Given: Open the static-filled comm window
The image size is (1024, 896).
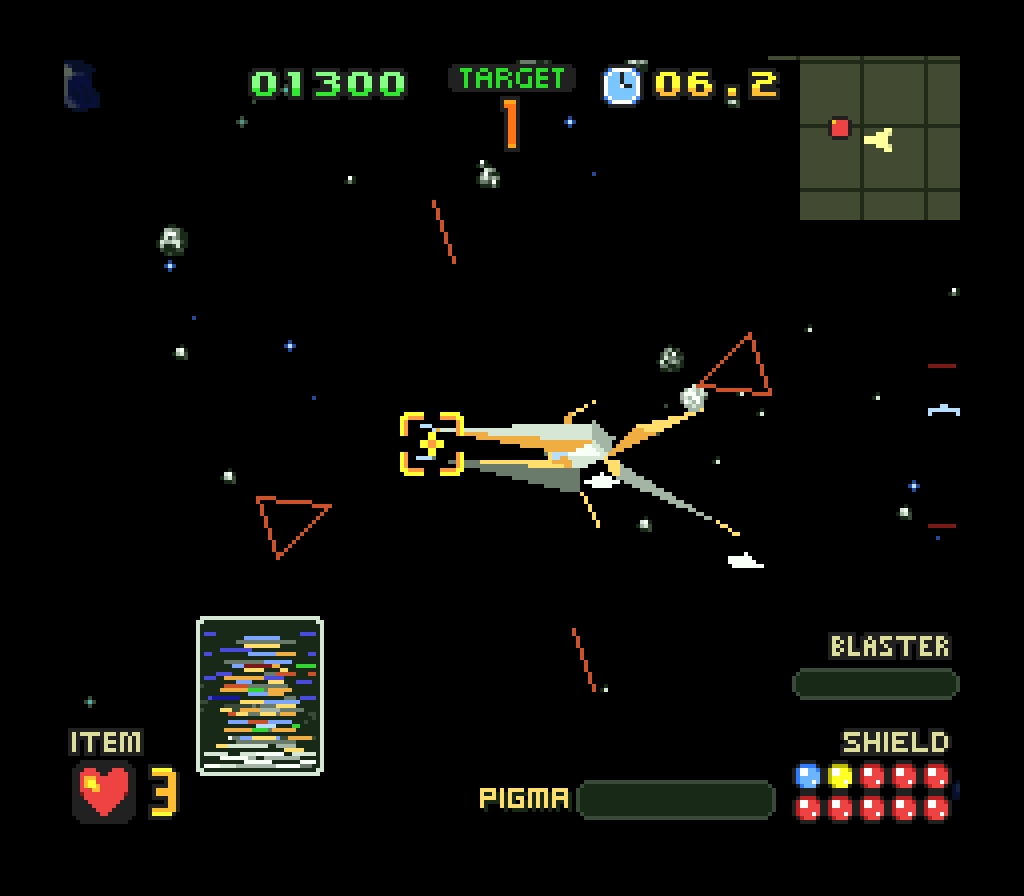Looking at the screenshot, I should click(x=260, y=696).
